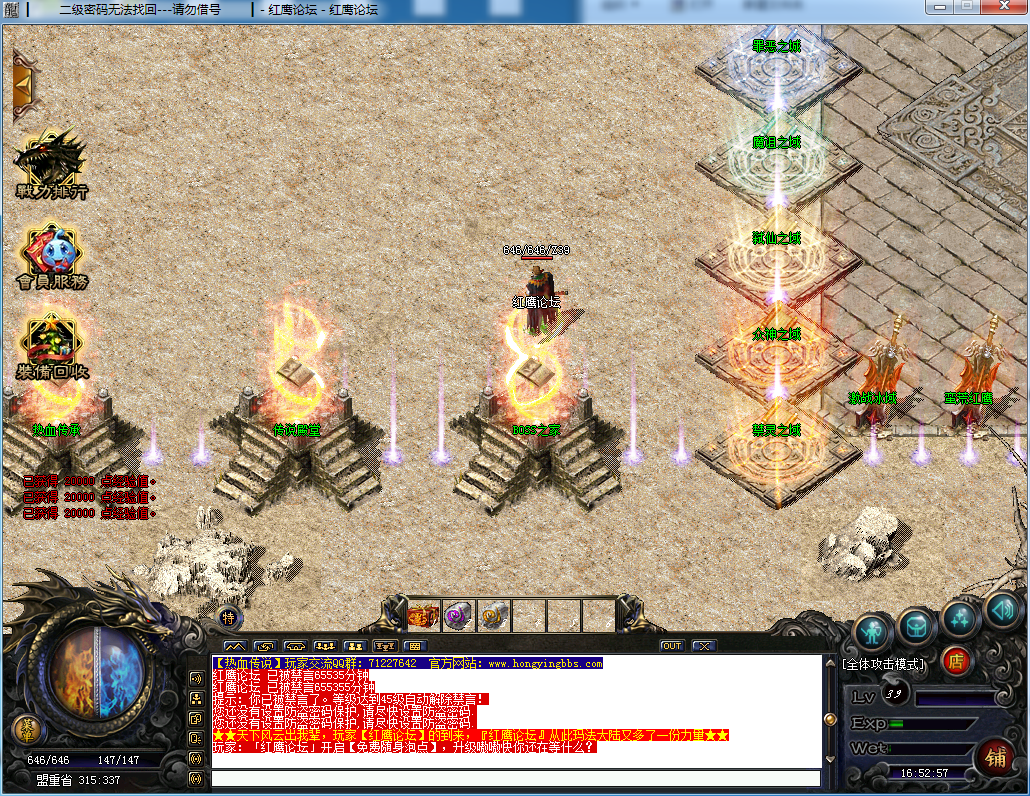1030x796 pixels.
Task: Click the X button above the chat
Action: tap(703, 646)
